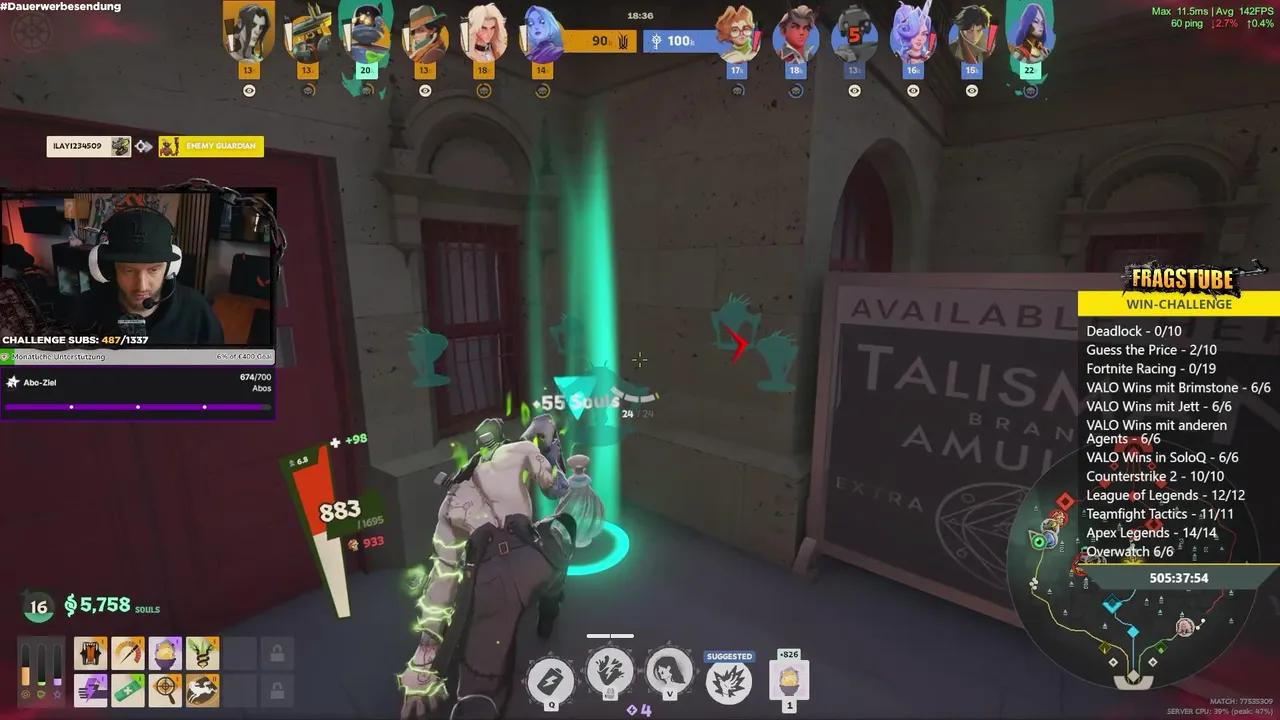This screenshot has height=720, width=1280.
Task: Select the green healing item icon
Action: (128, 689)
